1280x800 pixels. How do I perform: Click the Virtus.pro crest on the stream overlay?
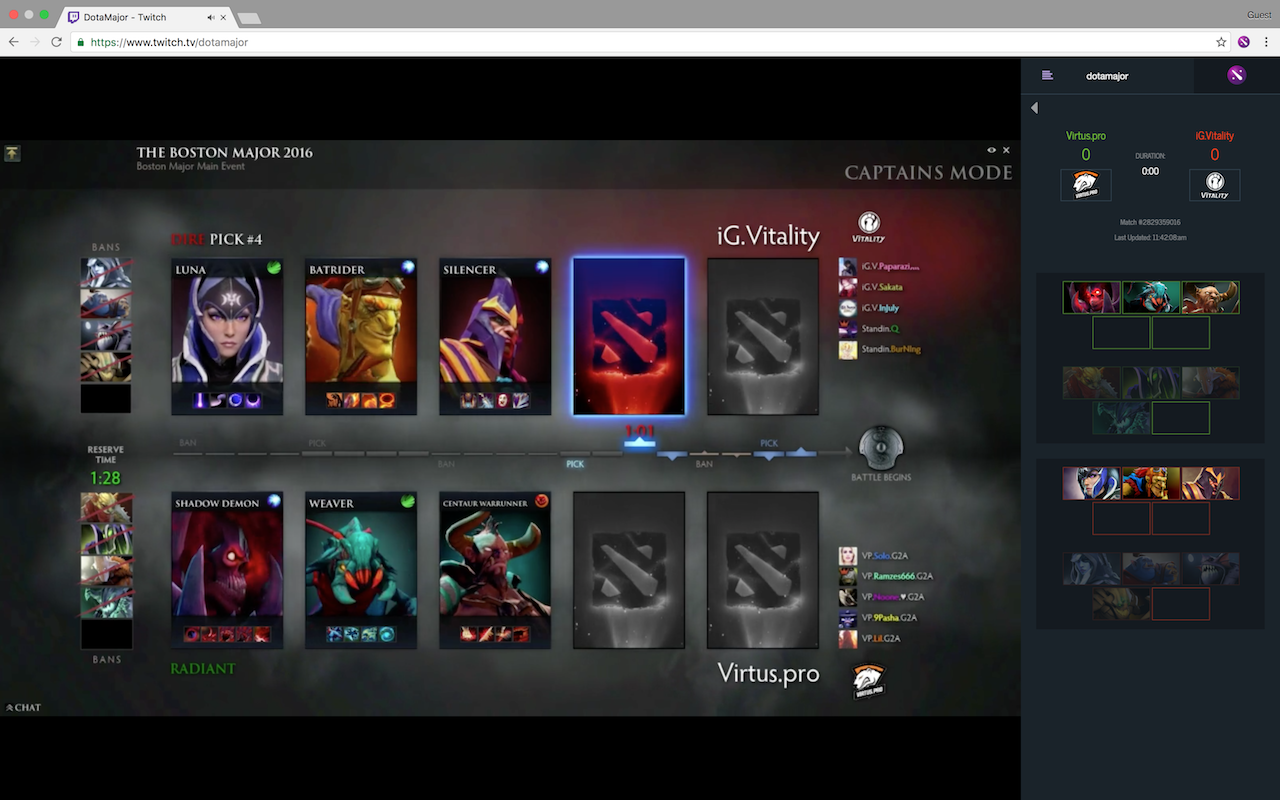(x=867, y=680)
